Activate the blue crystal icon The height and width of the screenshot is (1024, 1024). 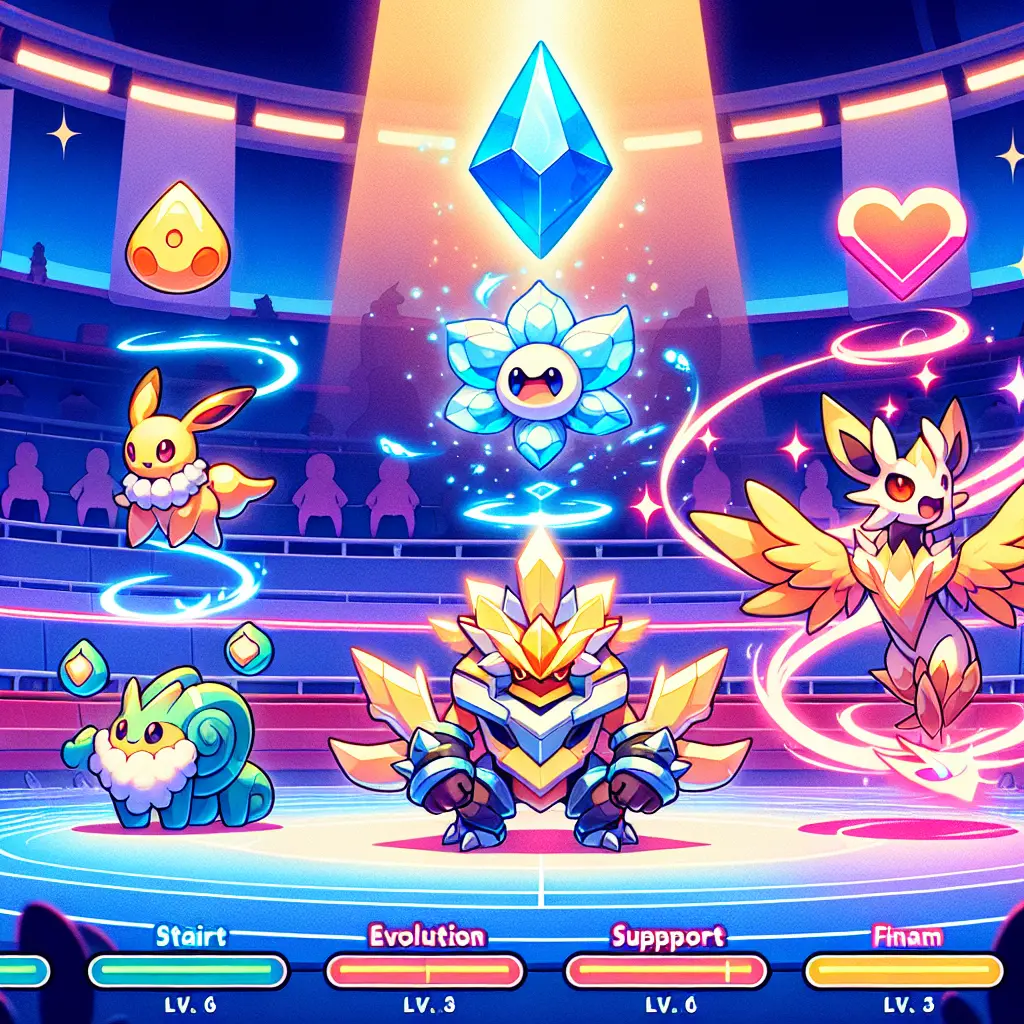tap(540, 150)
